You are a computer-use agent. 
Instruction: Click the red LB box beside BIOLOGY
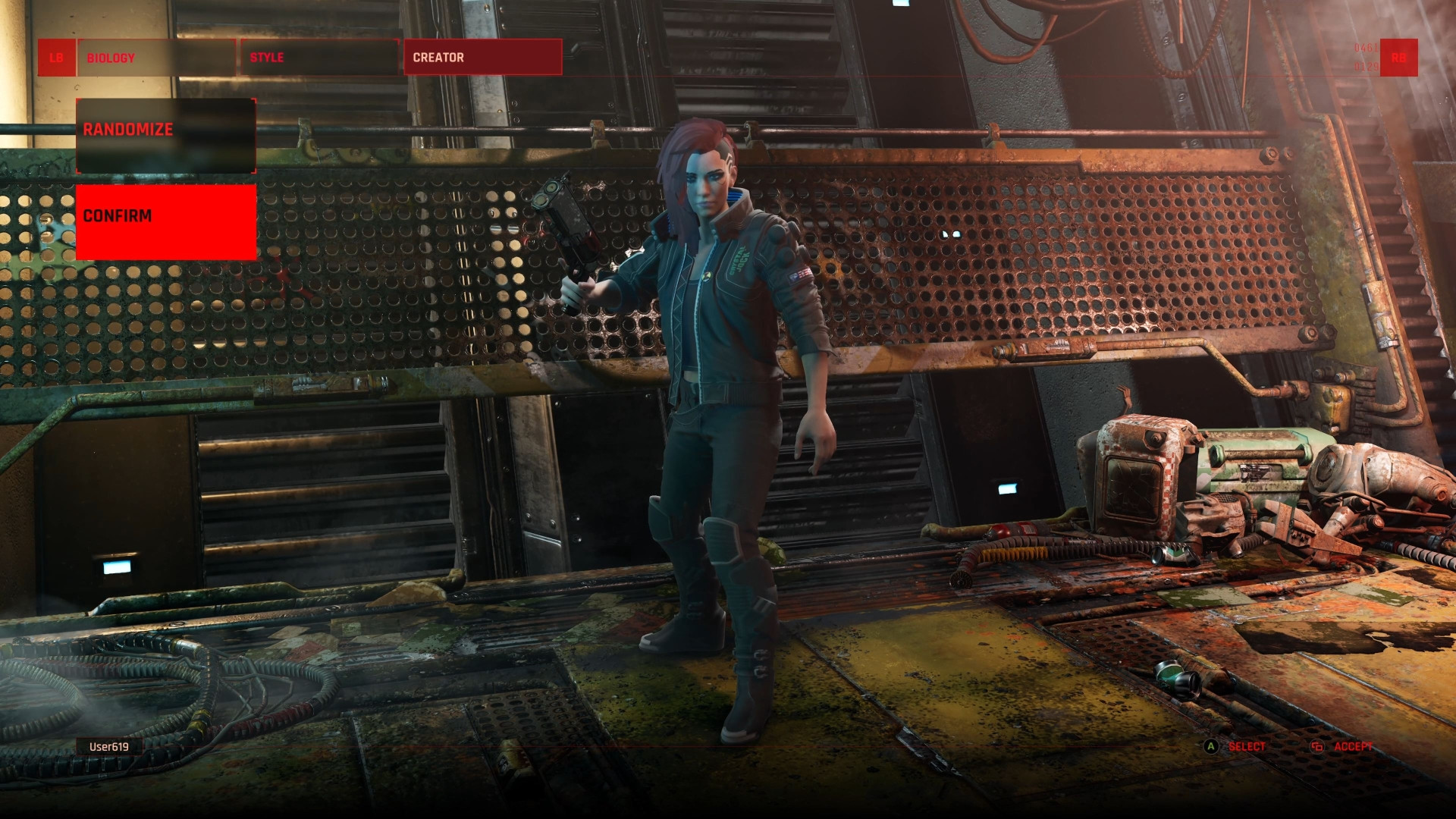pyautogui.click(x=57, y=57)
